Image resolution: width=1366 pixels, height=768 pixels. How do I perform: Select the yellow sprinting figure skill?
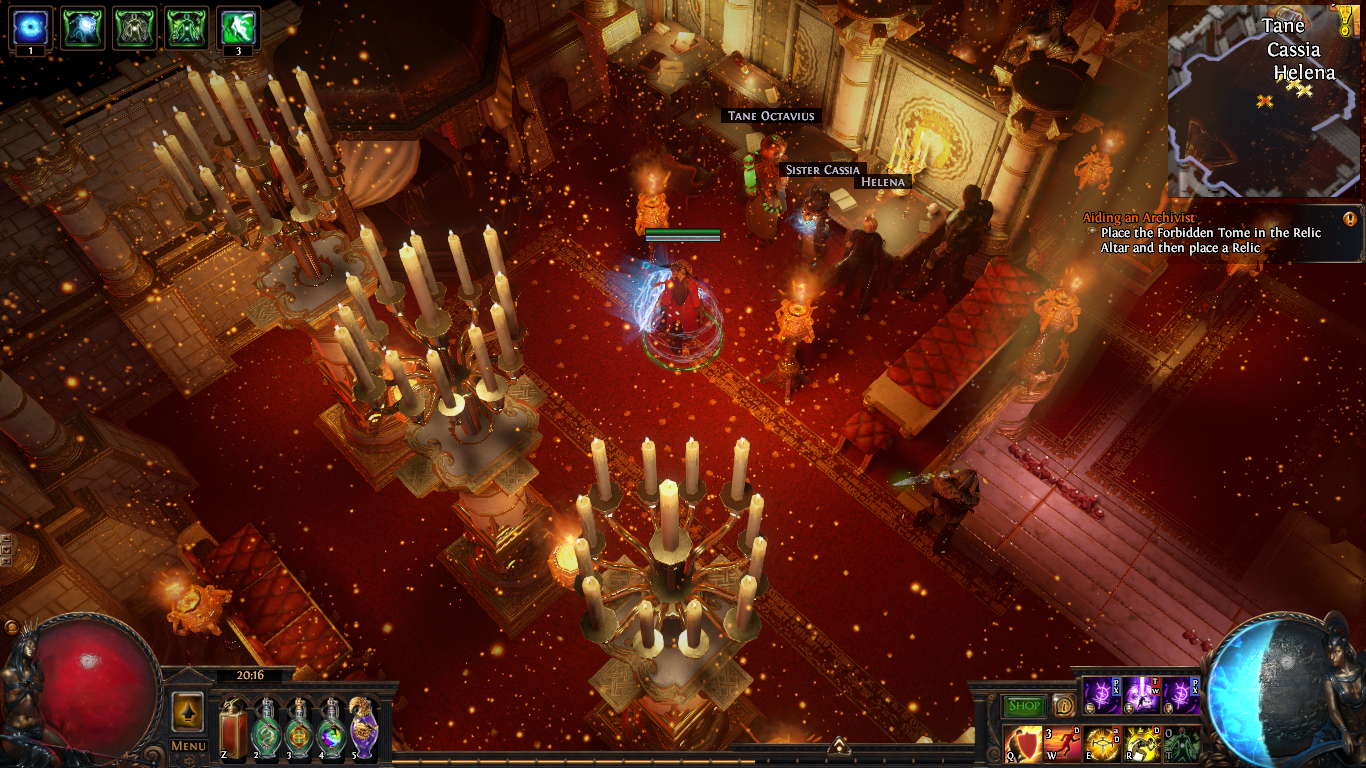(x=1142, y=744)
